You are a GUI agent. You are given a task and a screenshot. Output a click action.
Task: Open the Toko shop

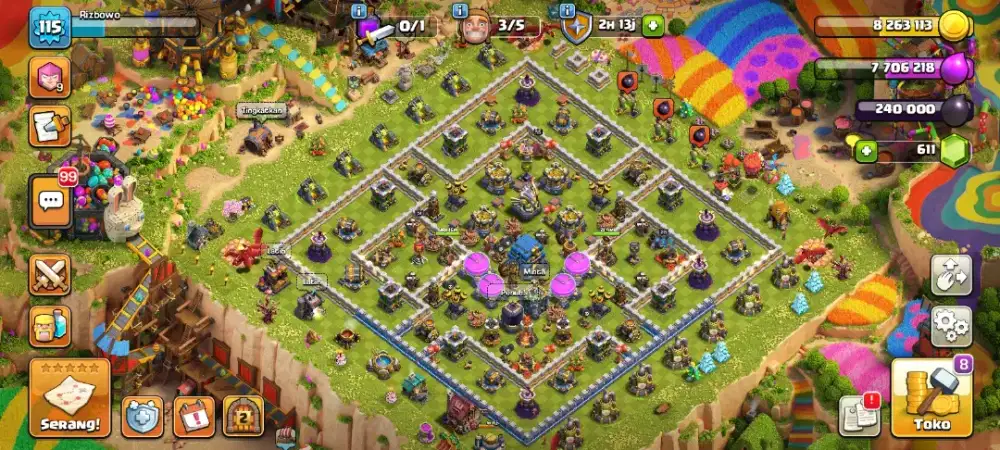tap(931, 399)
